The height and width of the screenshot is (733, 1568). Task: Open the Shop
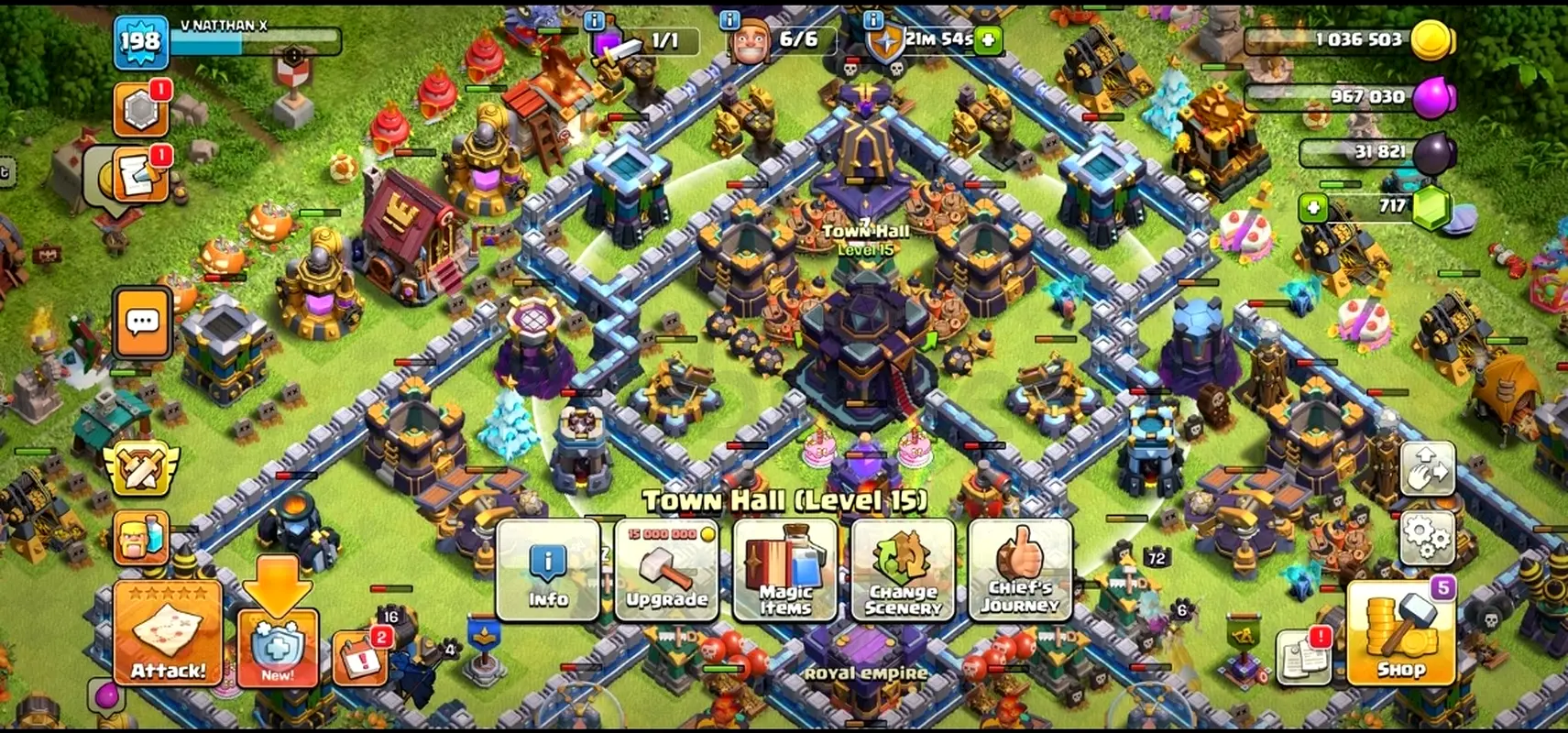[1400, 635]
